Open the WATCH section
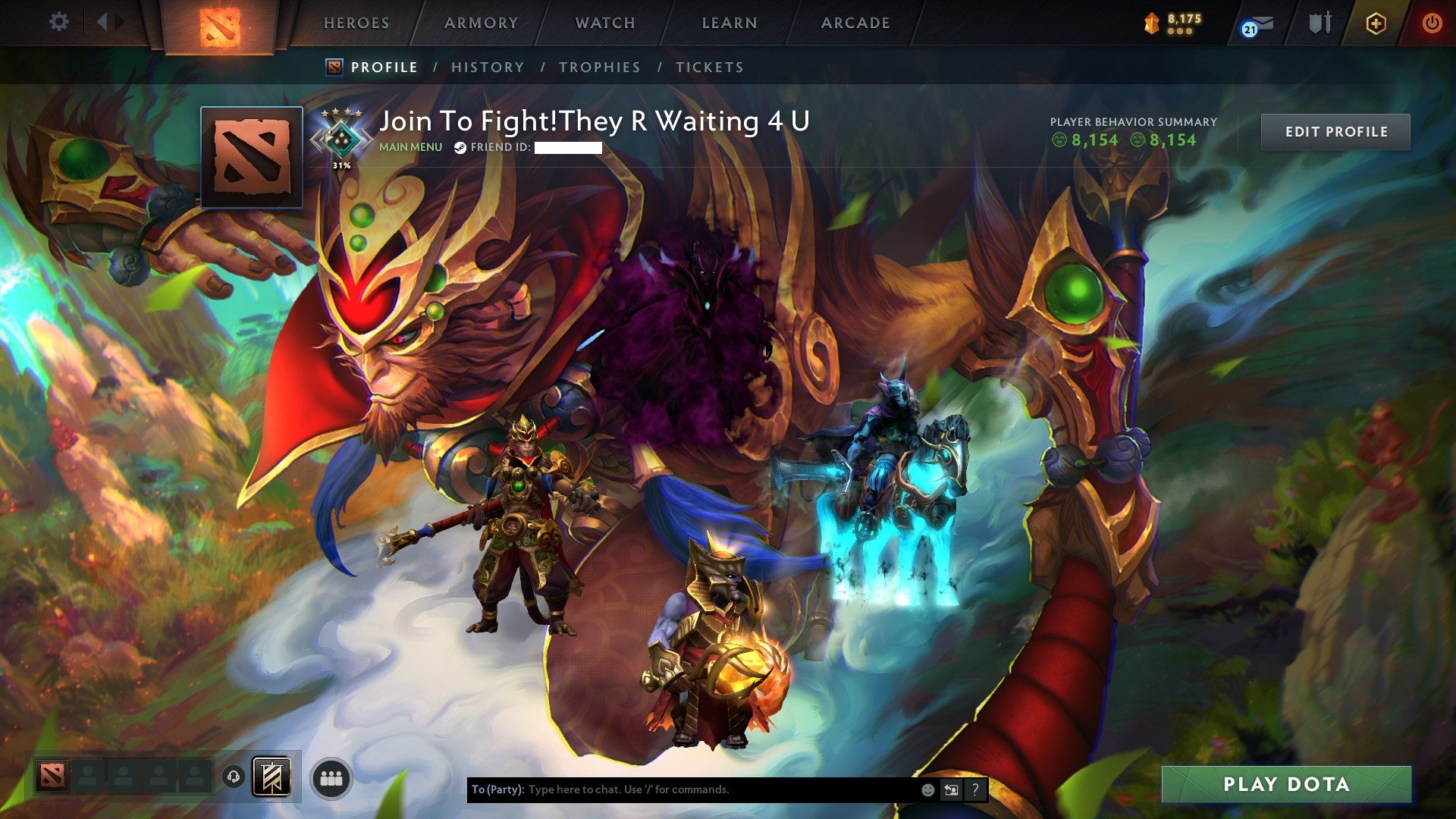Viewport: 1456px width, 819px height. tap(604, 23)
